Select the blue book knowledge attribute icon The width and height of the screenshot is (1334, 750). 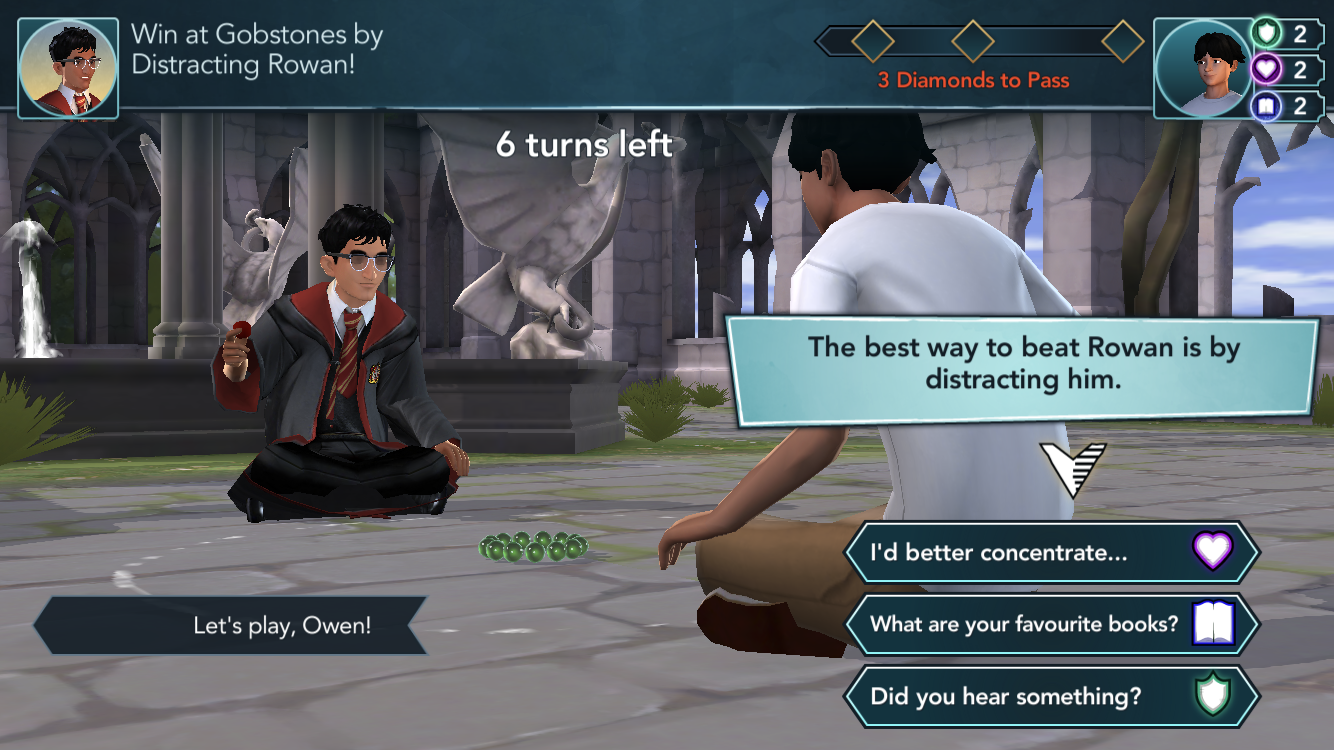1267,105
